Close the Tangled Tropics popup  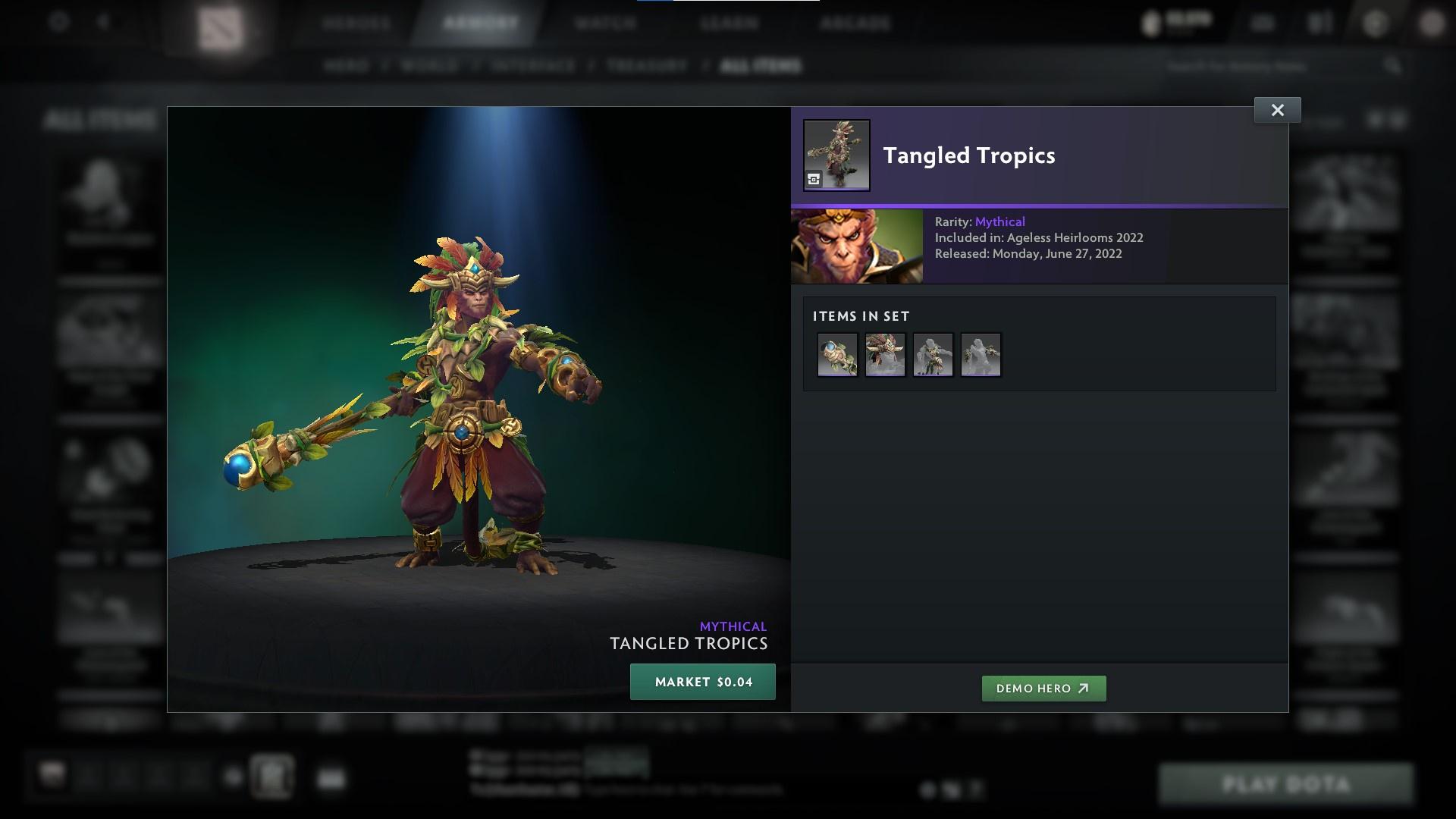1278,109
